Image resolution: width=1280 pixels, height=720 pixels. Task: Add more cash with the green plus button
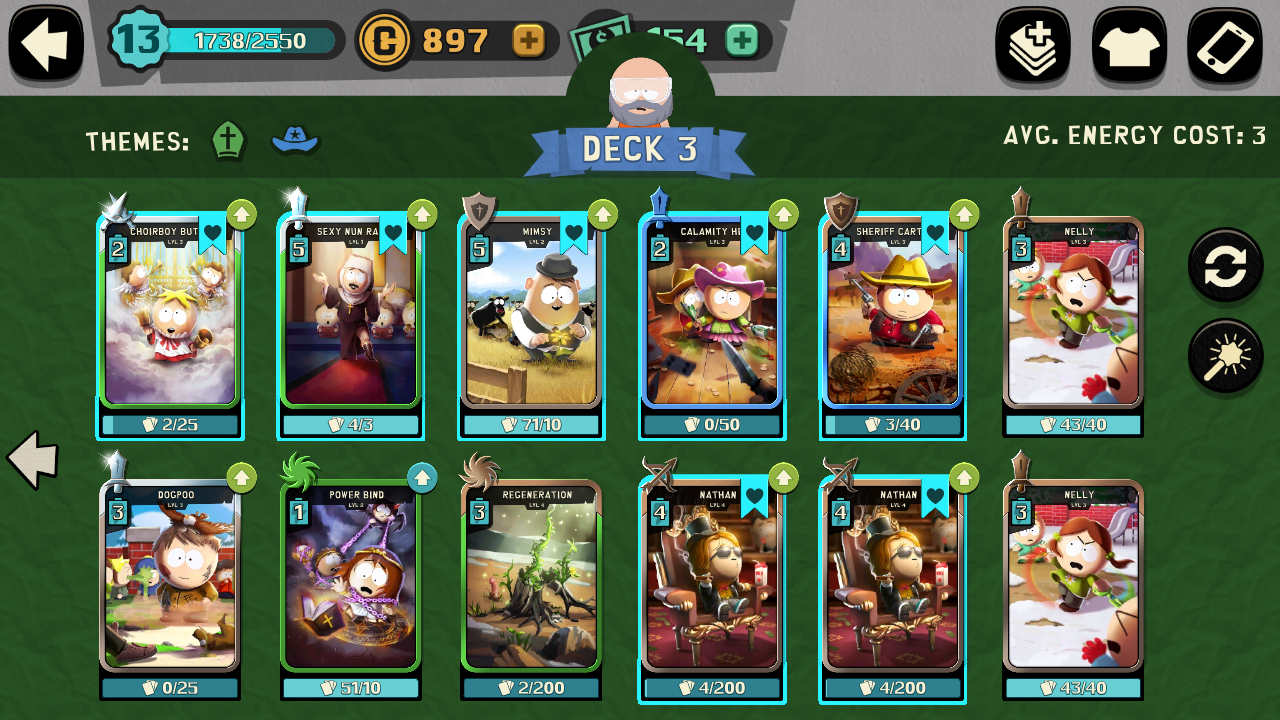click(741, 40)
